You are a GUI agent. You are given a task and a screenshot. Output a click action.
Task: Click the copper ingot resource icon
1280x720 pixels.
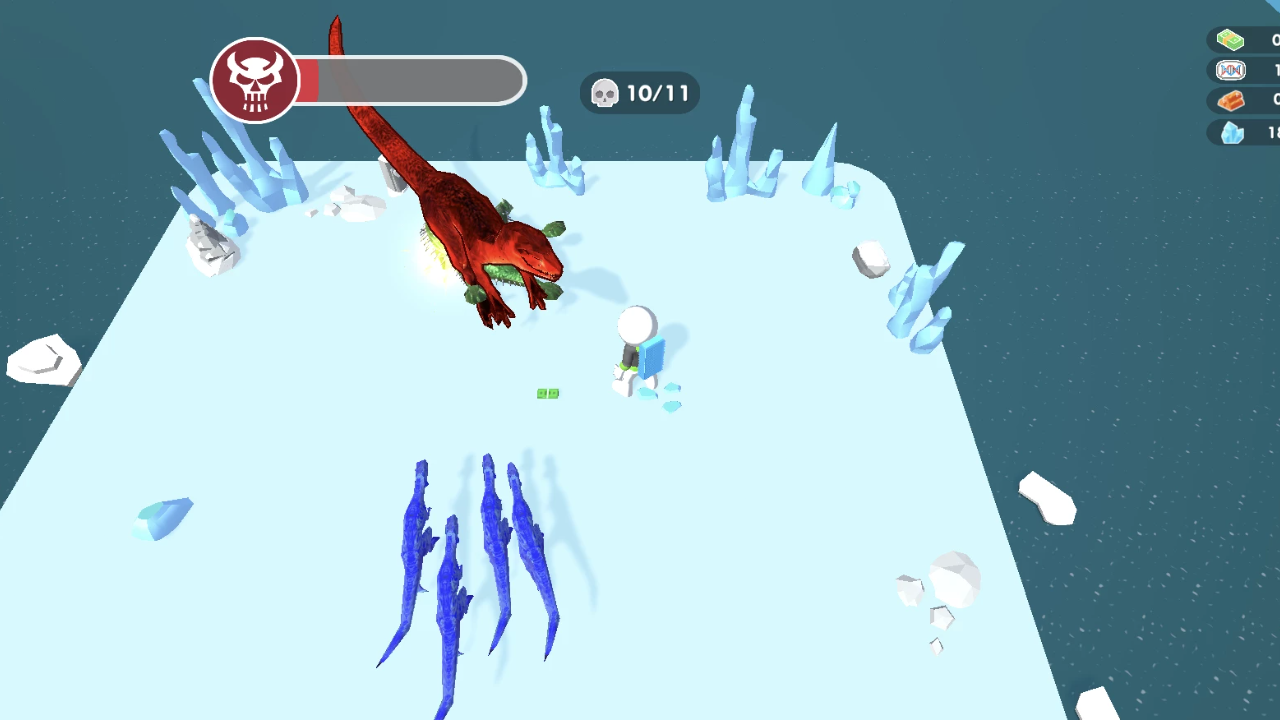click(x=1229, y=100)
